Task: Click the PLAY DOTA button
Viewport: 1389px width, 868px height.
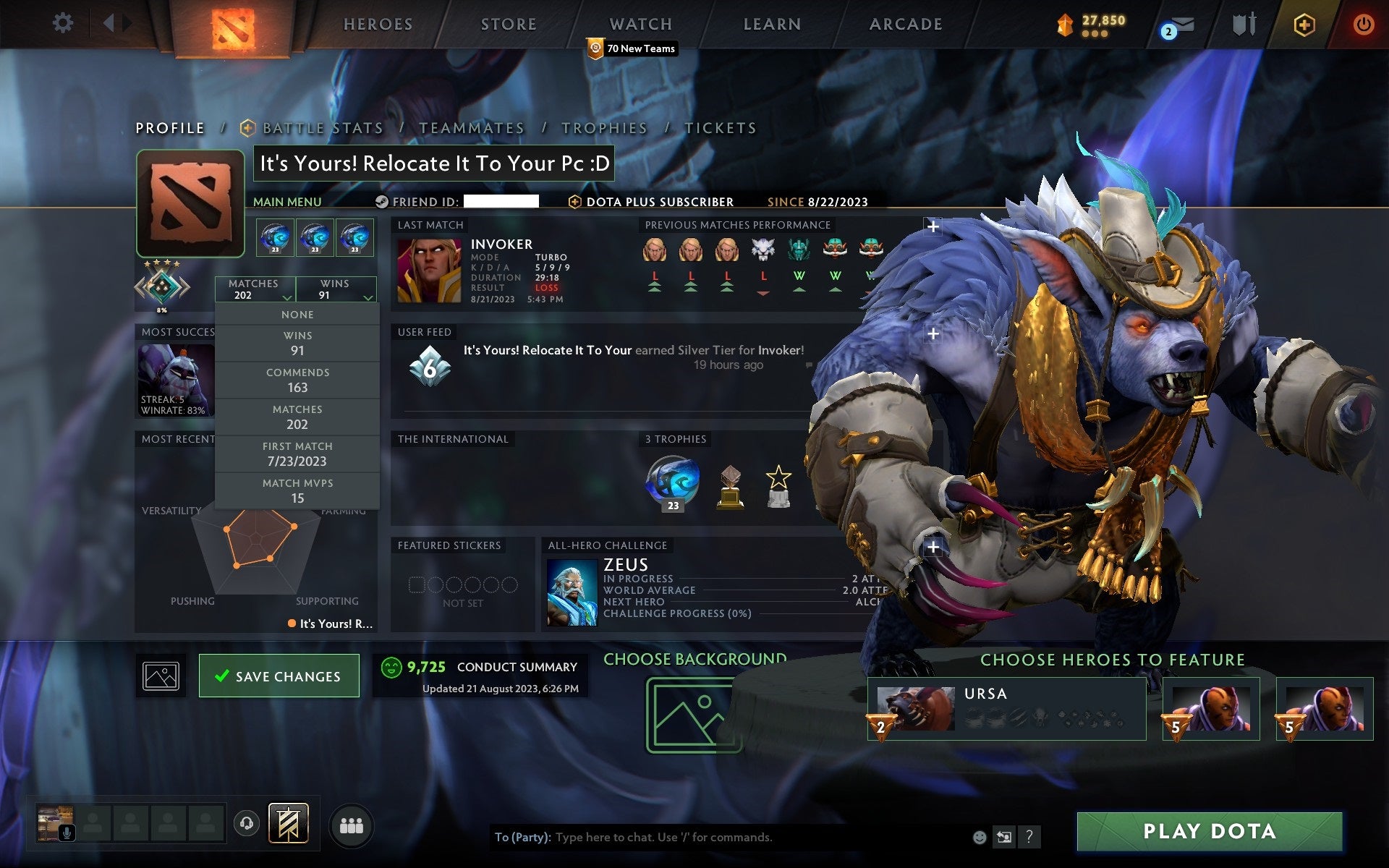Action: click(1211, 832)
